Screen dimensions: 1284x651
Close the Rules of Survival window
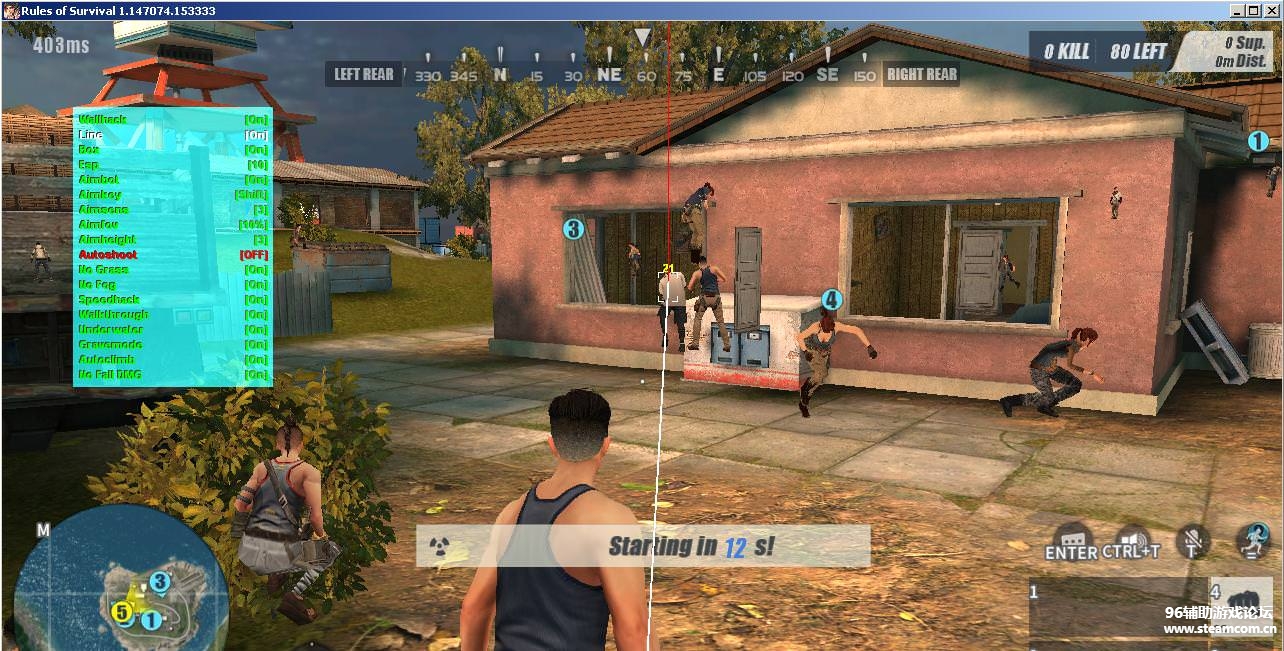point(1272,10)
